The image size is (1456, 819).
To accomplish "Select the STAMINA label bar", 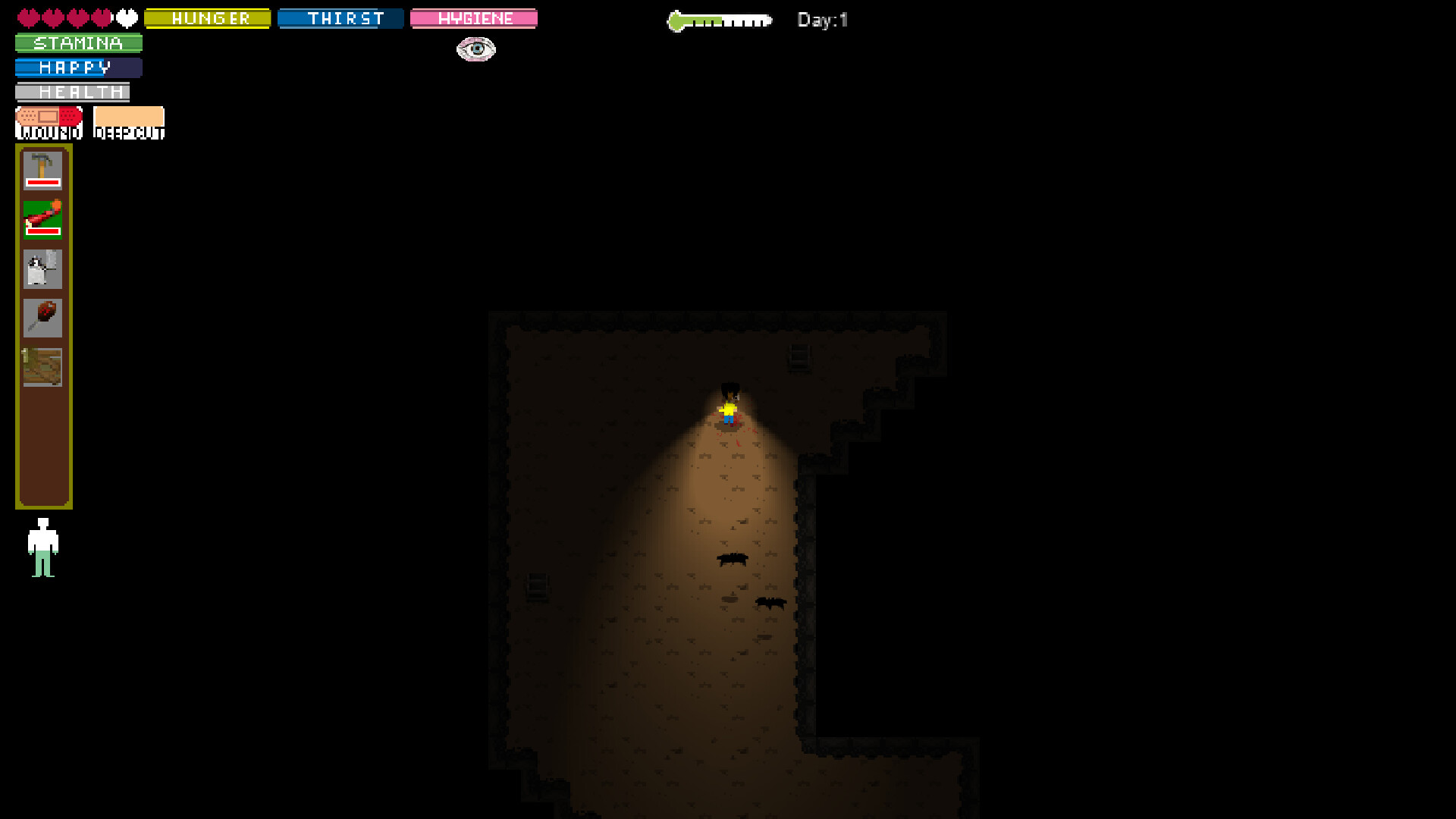I will (77, 43).
